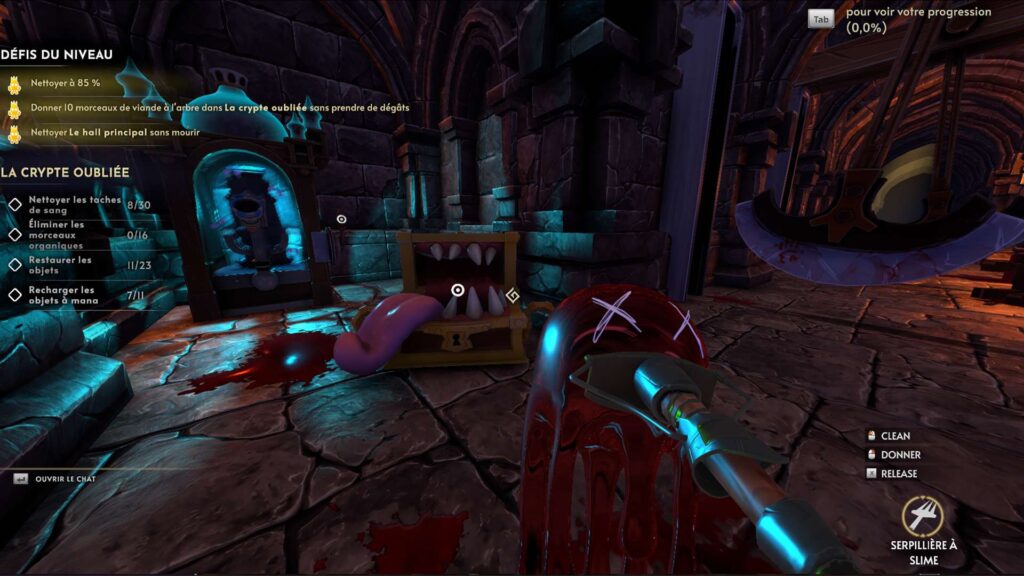
Task: Open the 'Nettoyer à 85 %' challenge
Action: pyautogui.click(x=64, y=82)
